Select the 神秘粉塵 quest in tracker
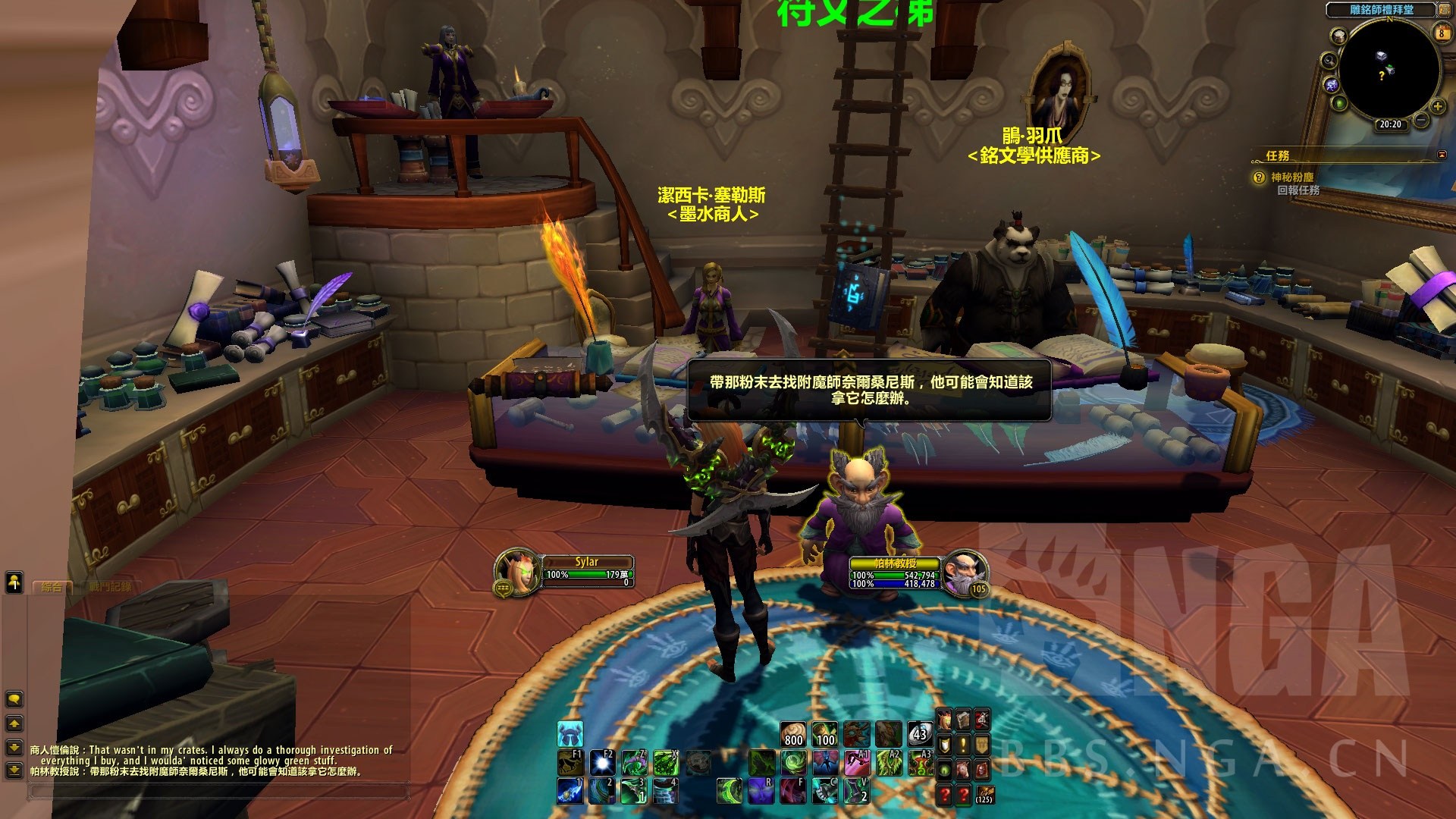Viewport: 1456px width, 819px height. (1292, 177)
